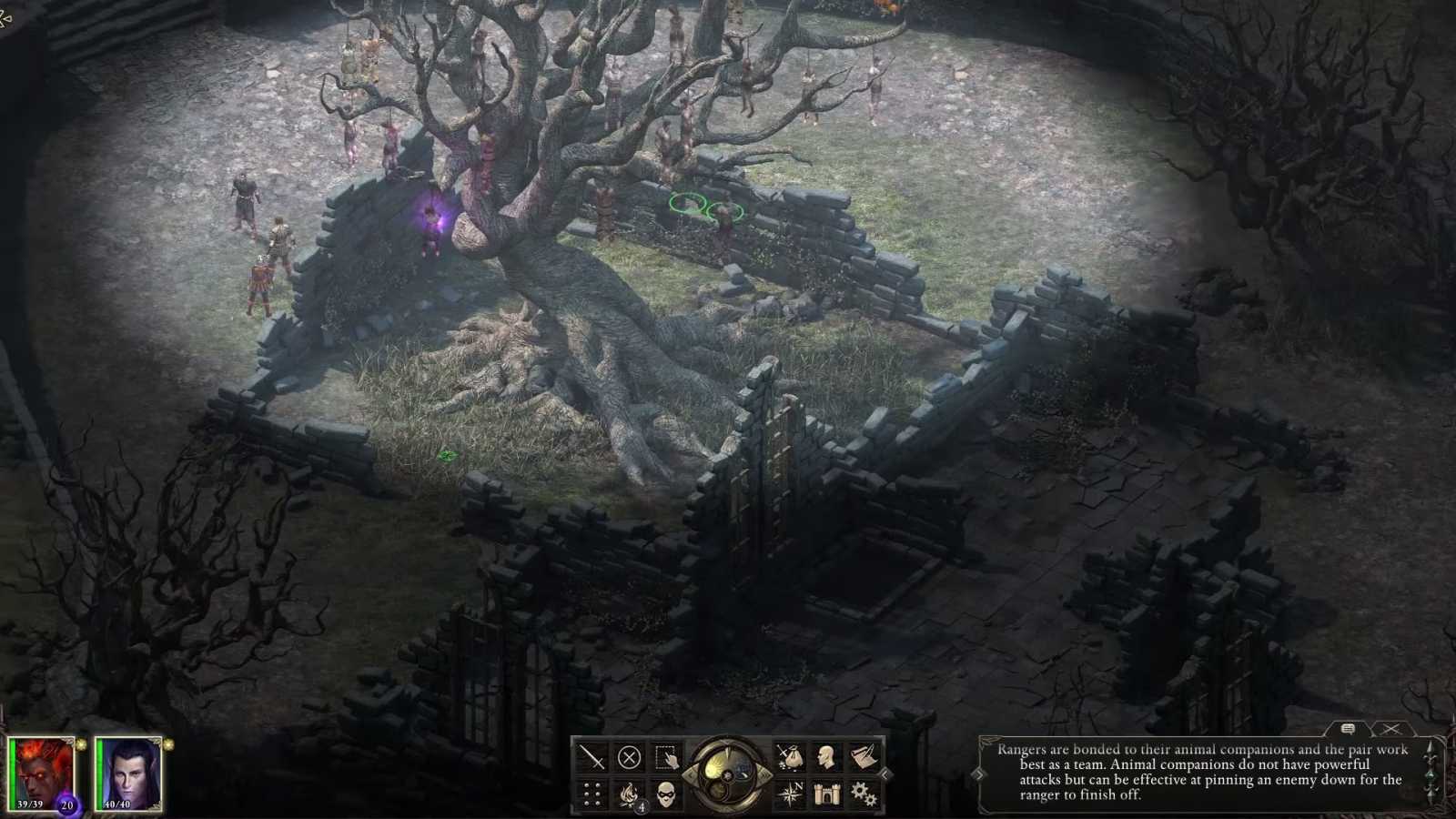Image resolution: width=1456 pixels, height=819 pixels.
Task: Open the area map compass icon
Action: click(790, 793)
